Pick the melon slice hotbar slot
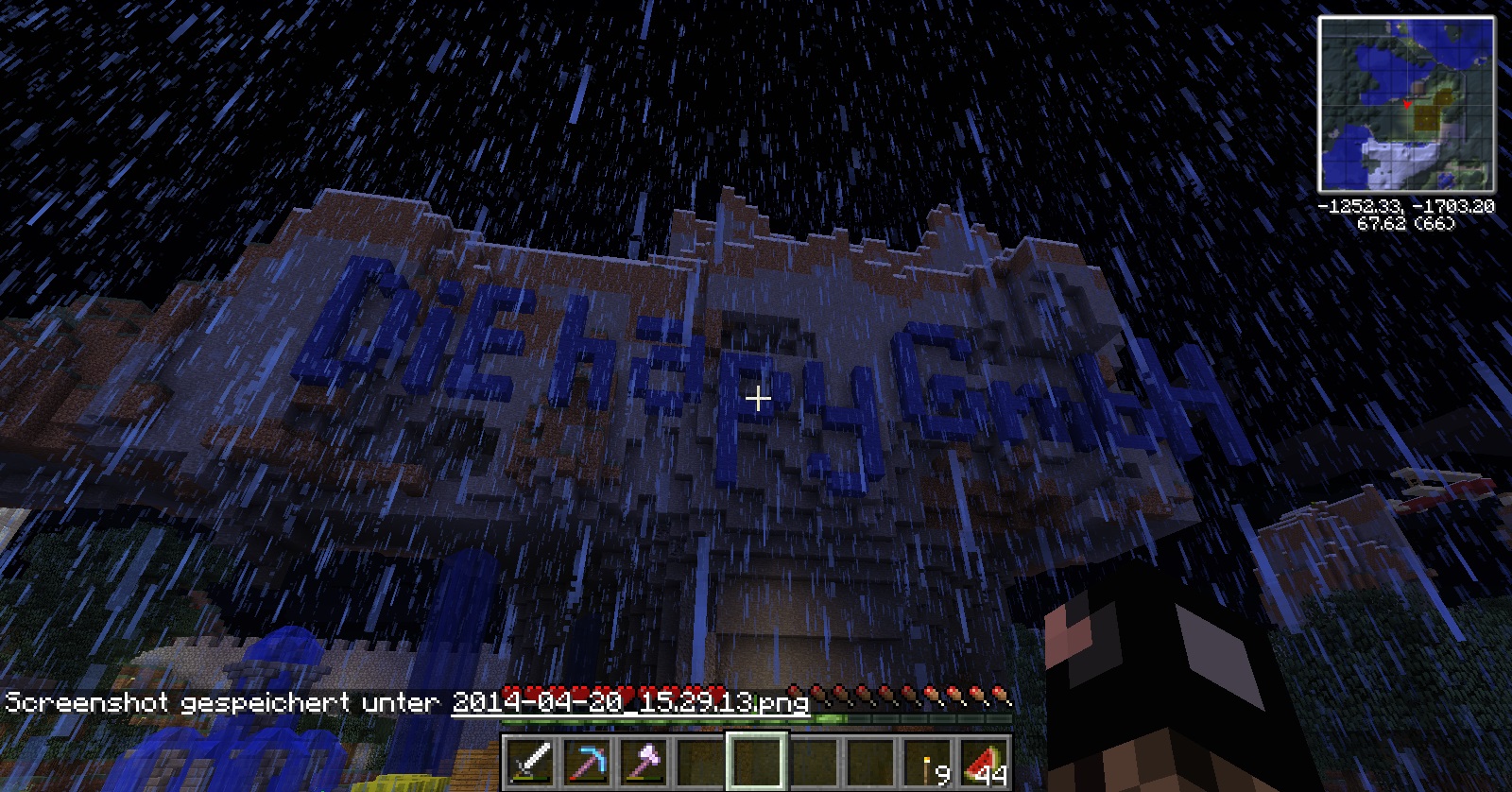The width and height of the screenshot is (1512, 792). coord(984,762)
